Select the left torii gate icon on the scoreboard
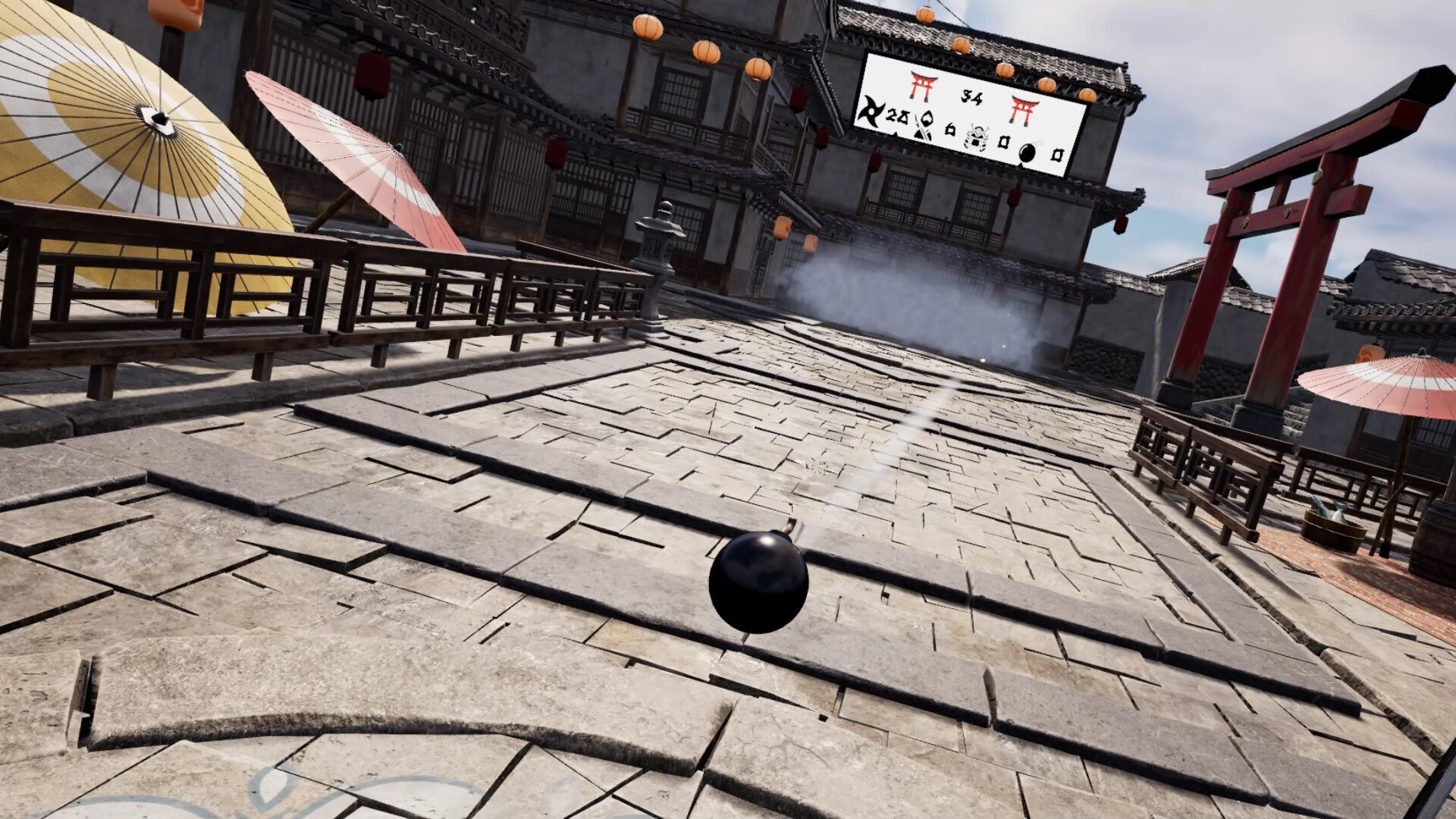 coord(923,86)
